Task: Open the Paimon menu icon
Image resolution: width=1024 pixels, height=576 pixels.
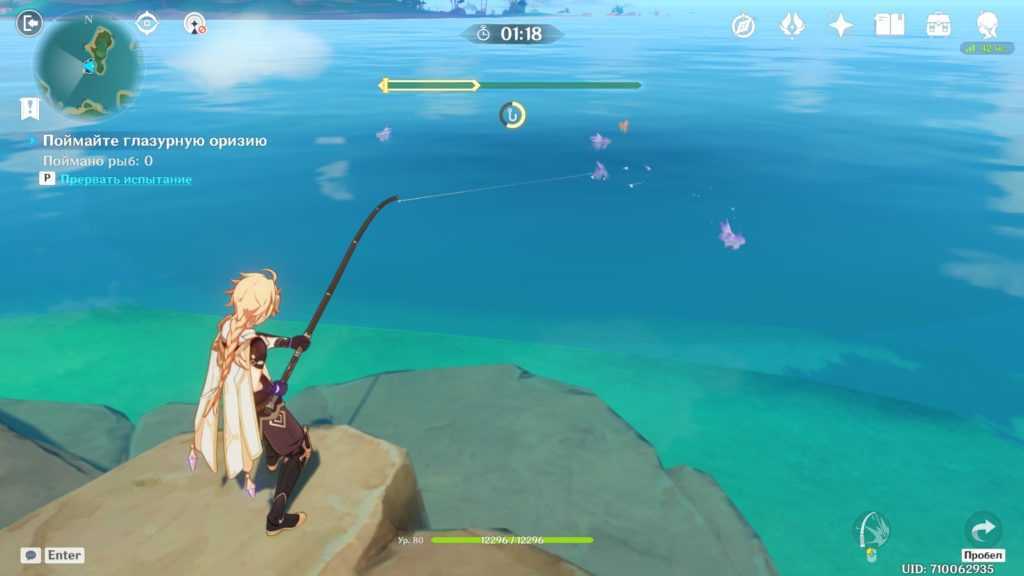Action: 987,25
